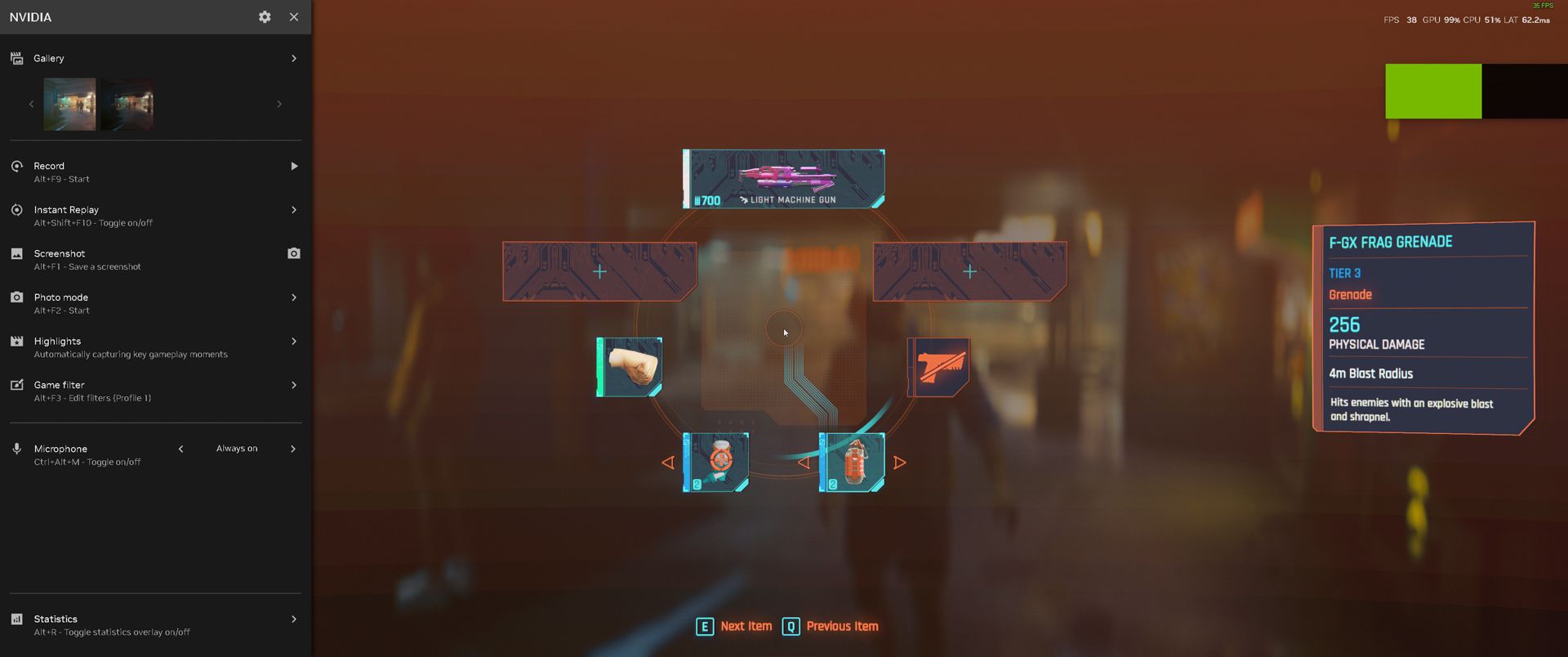Toggle Microphone to a different mode
1568x657 pixels.
(x=294, y=449)
